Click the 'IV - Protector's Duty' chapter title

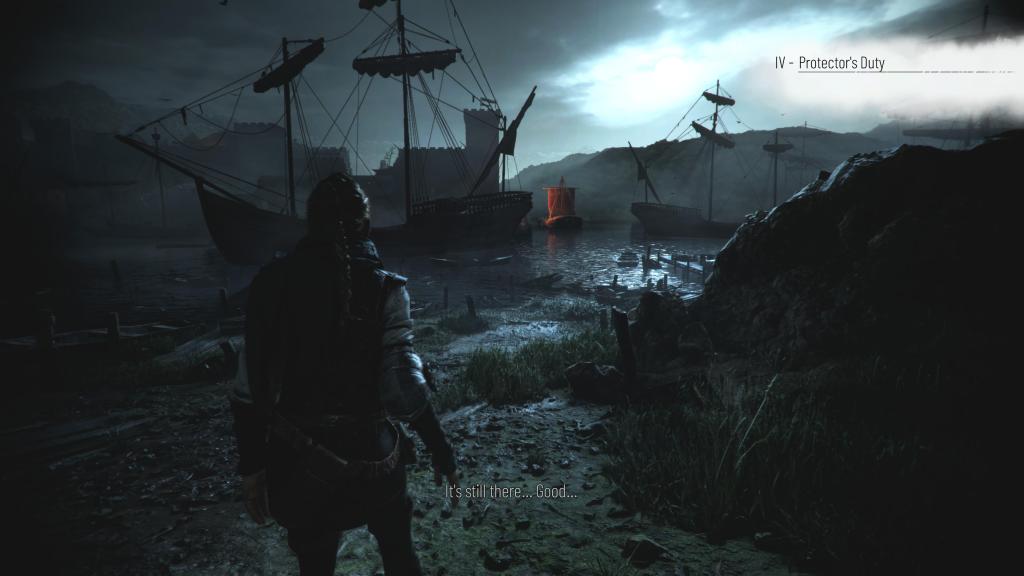(x=829, y=63)
